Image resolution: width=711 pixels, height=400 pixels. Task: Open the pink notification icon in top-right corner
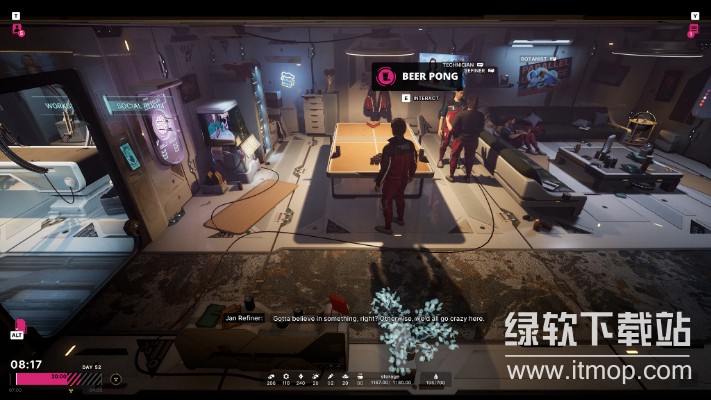[692, 30]
